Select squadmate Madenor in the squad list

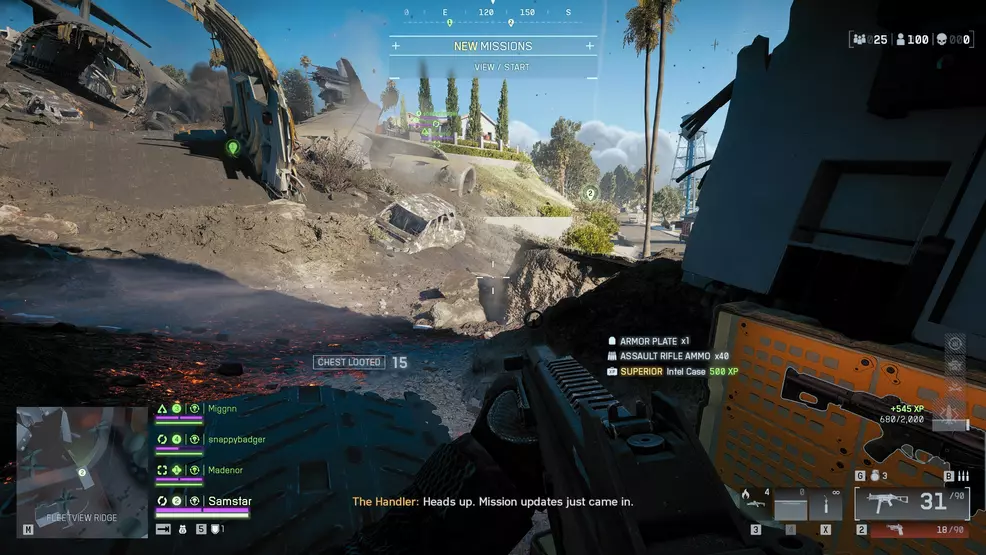(224, 470)
